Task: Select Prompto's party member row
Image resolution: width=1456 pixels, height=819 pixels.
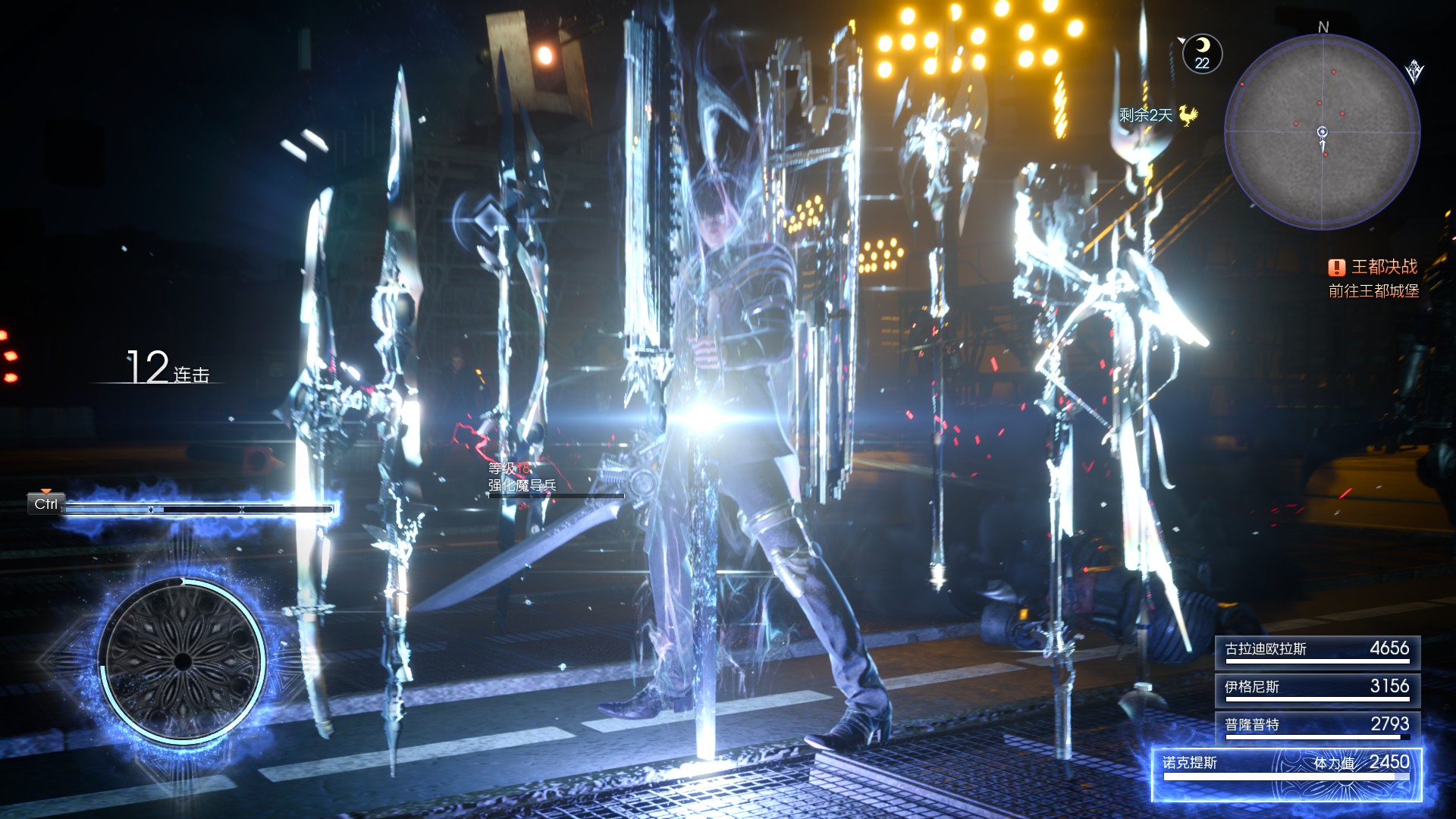Action: (x=1317, y=726)
